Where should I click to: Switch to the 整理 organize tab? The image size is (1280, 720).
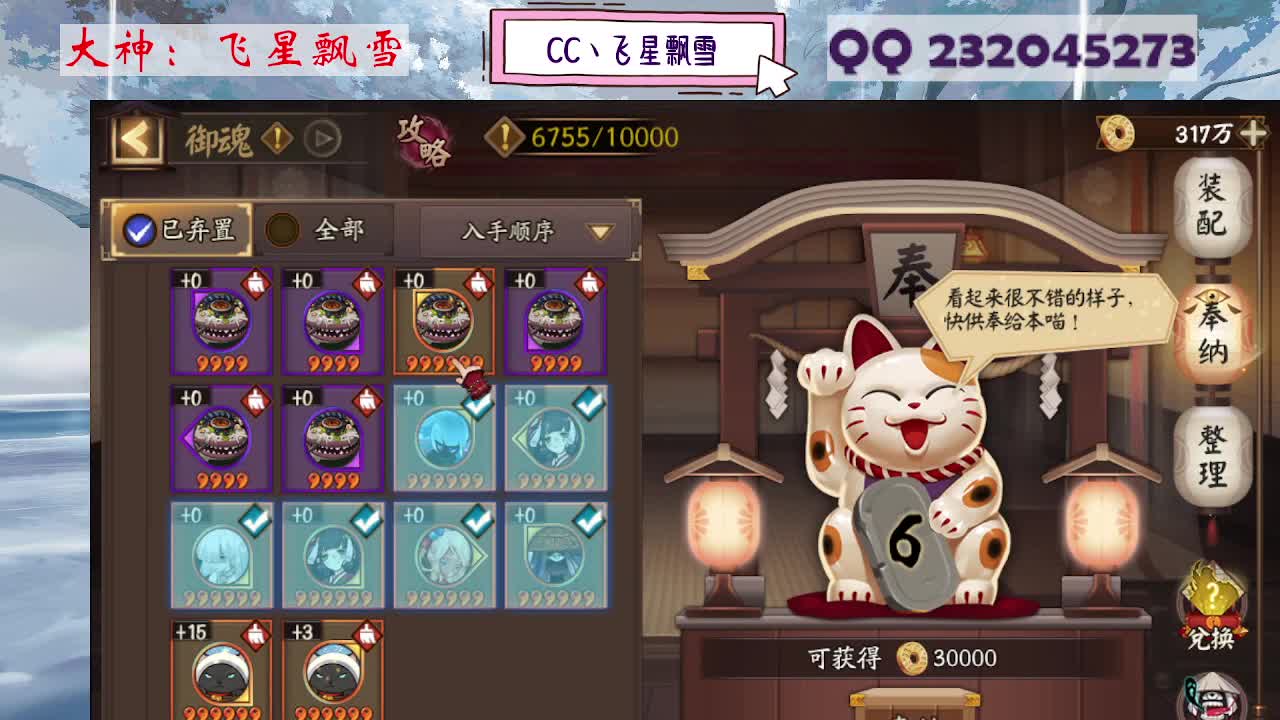1212,459
